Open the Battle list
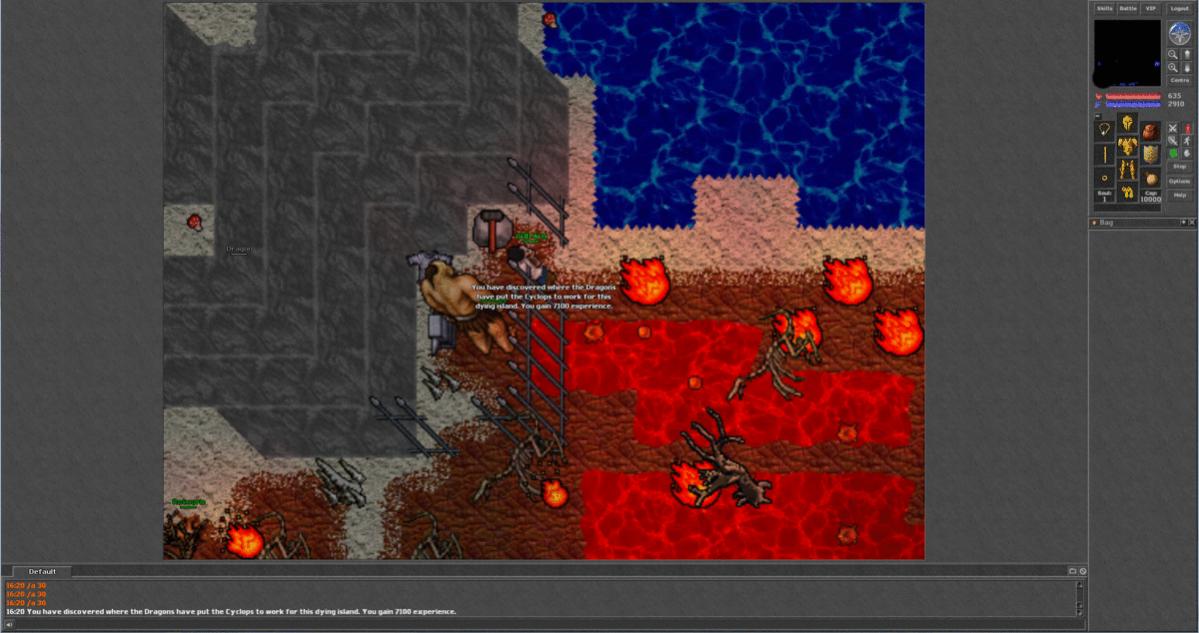This screenshot has width=1199, height=633. click(x=1128, y=9)
